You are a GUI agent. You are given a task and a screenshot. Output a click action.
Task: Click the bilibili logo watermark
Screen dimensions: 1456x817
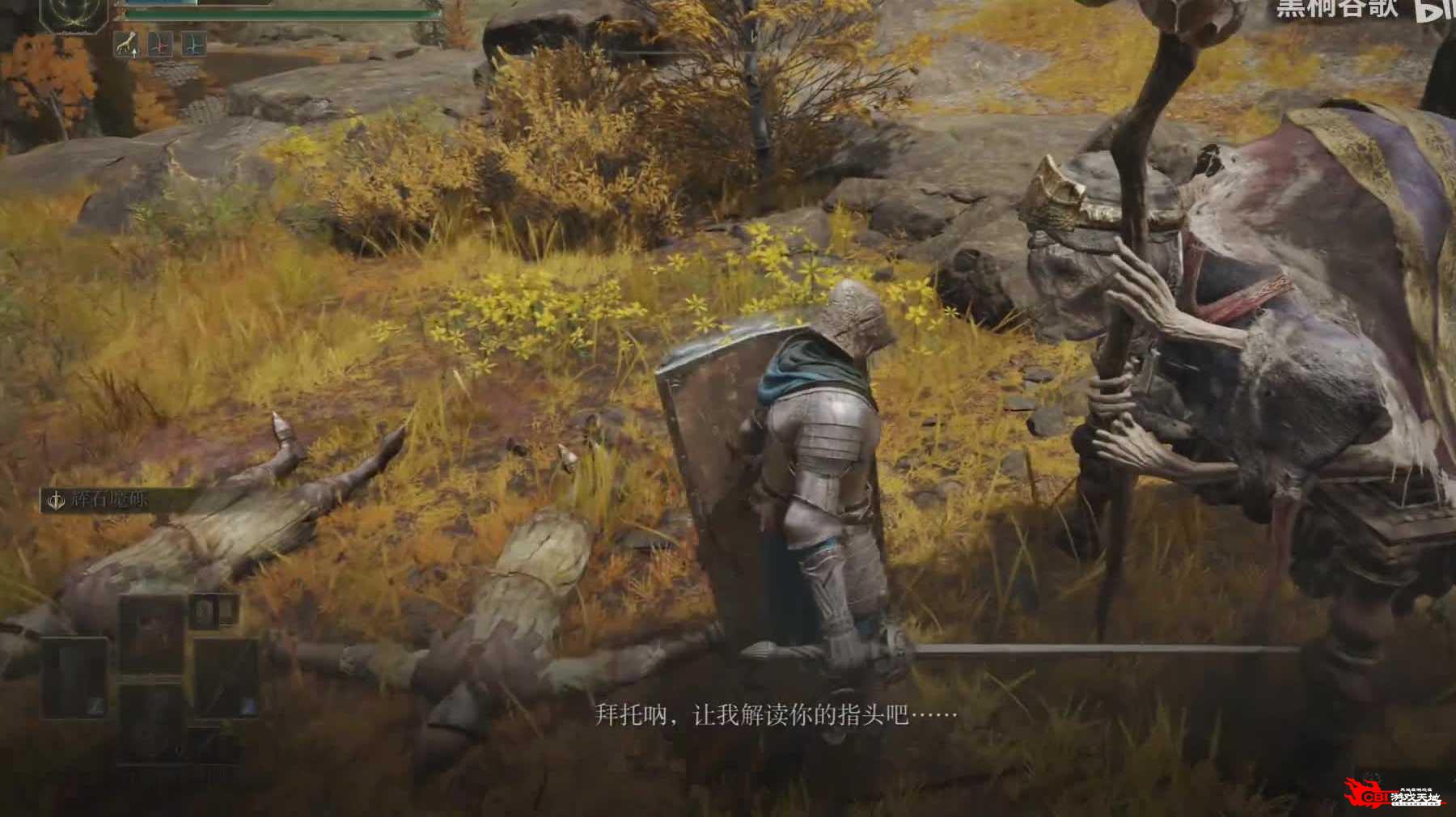click(1435, 10)
